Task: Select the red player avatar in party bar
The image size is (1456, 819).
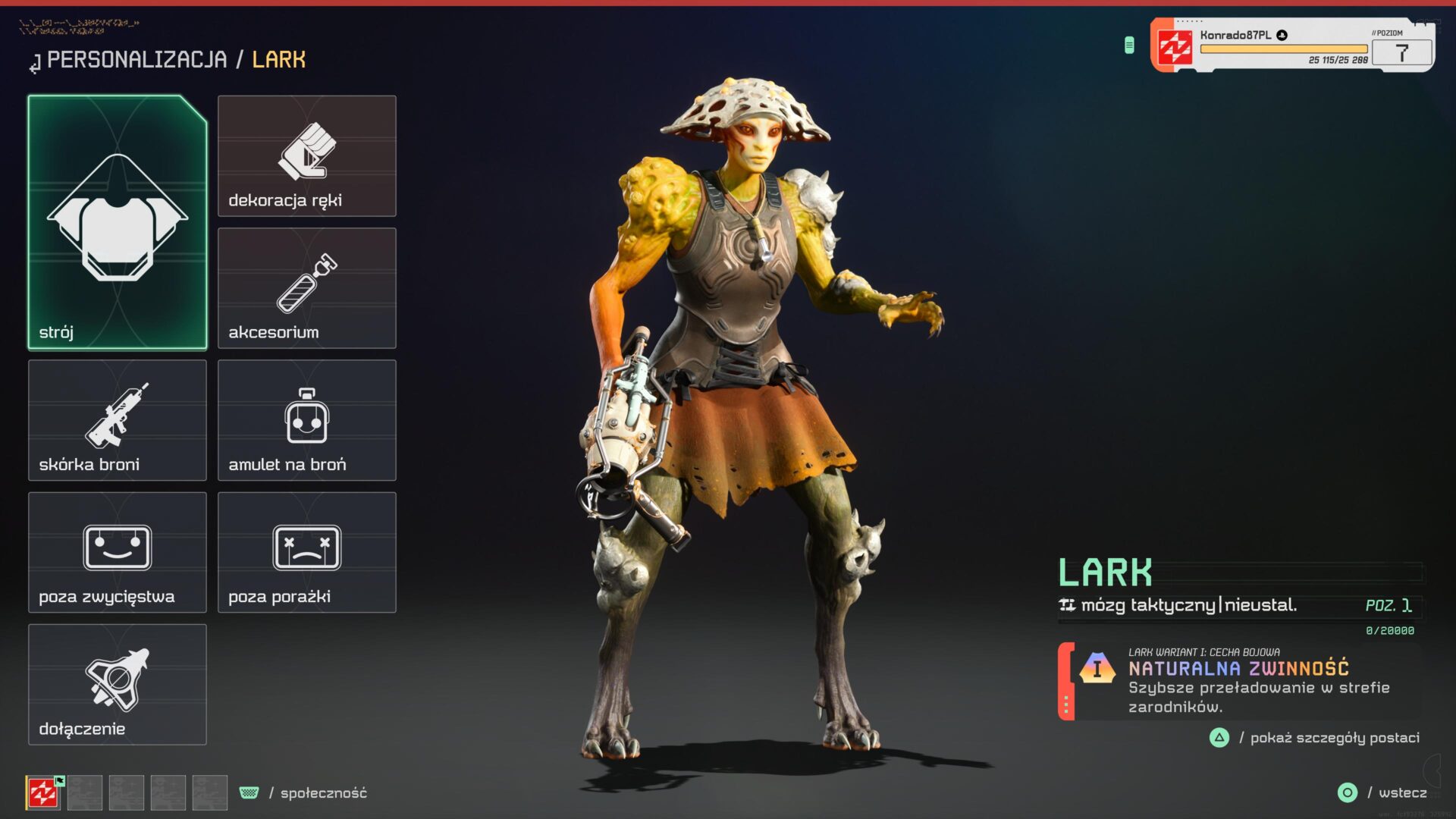Action: click(x=43, y=793)
